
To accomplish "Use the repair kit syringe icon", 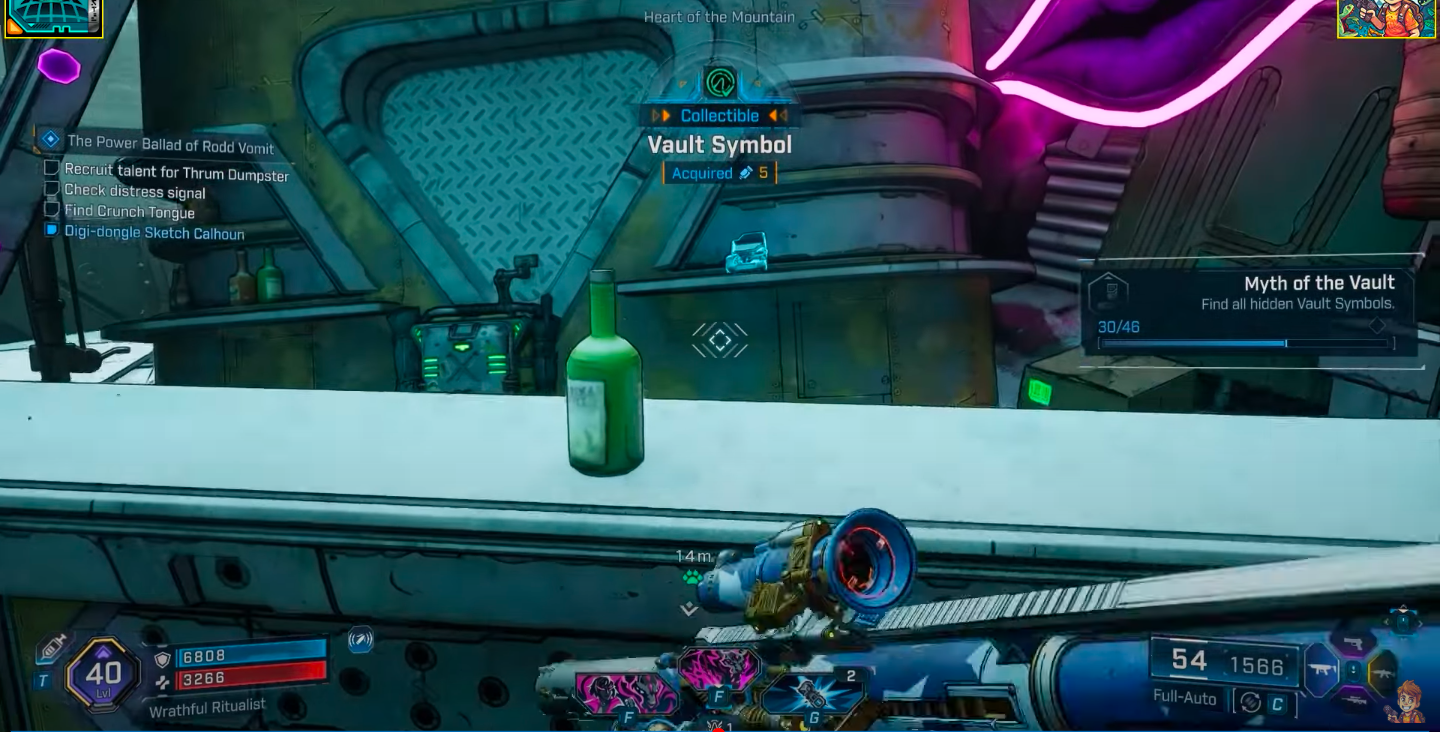I will click(x=52, y=650).
